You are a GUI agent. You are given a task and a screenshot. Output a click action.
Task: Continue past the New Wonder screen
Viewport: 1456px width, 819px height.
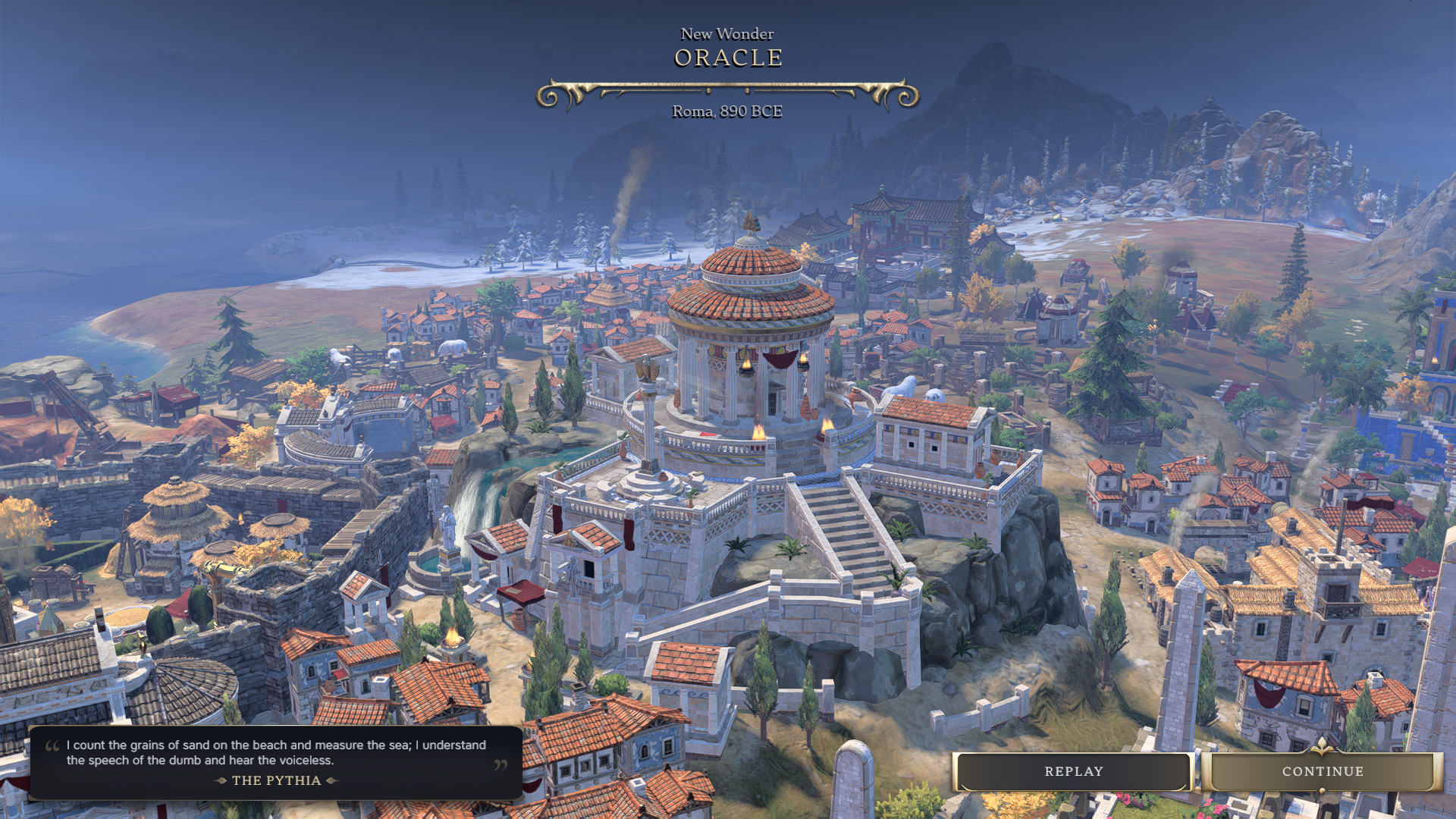(1323, 771)
